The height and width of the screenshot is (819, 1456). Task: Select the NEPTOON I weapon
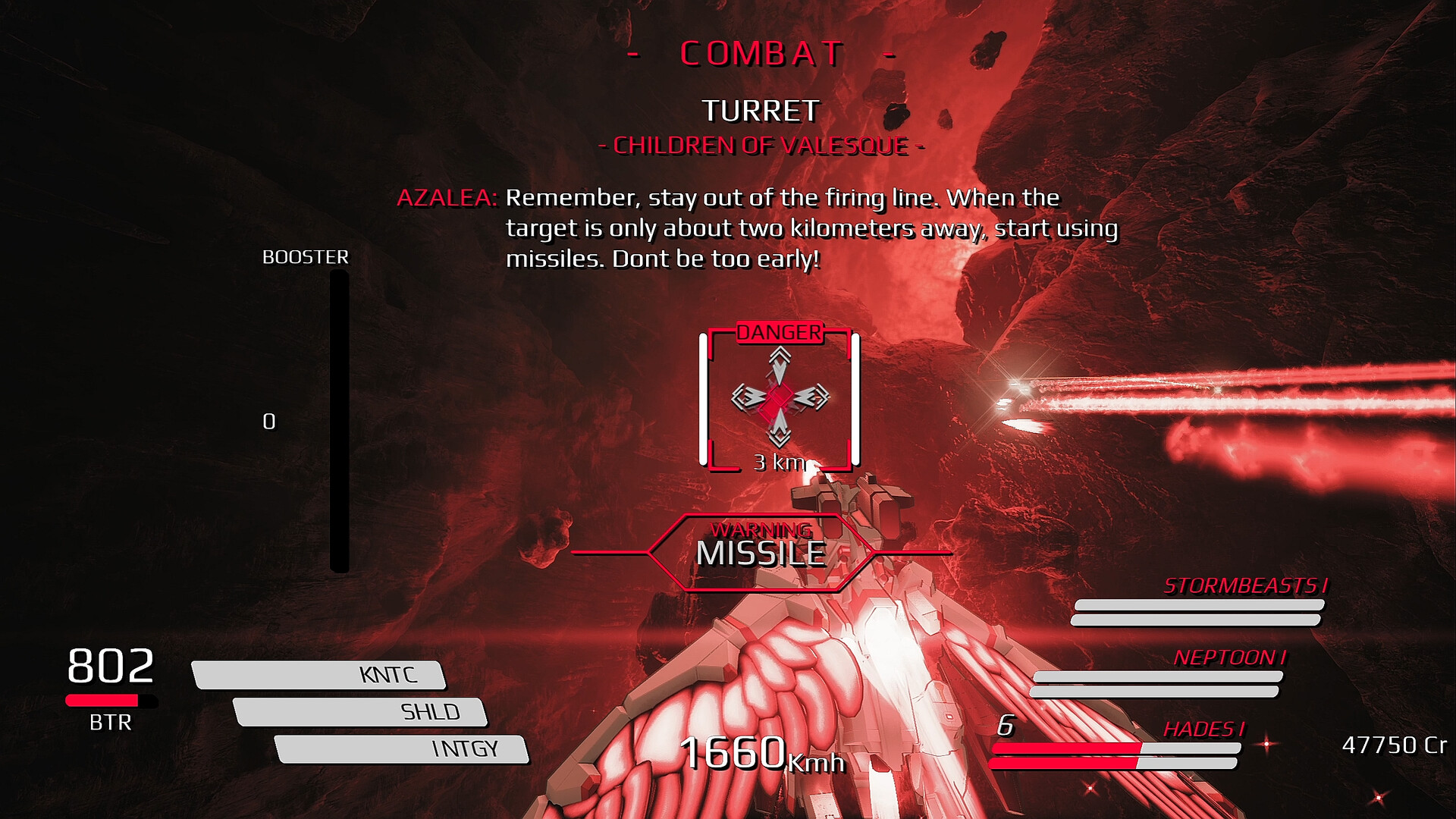[x=1228, y=657]
